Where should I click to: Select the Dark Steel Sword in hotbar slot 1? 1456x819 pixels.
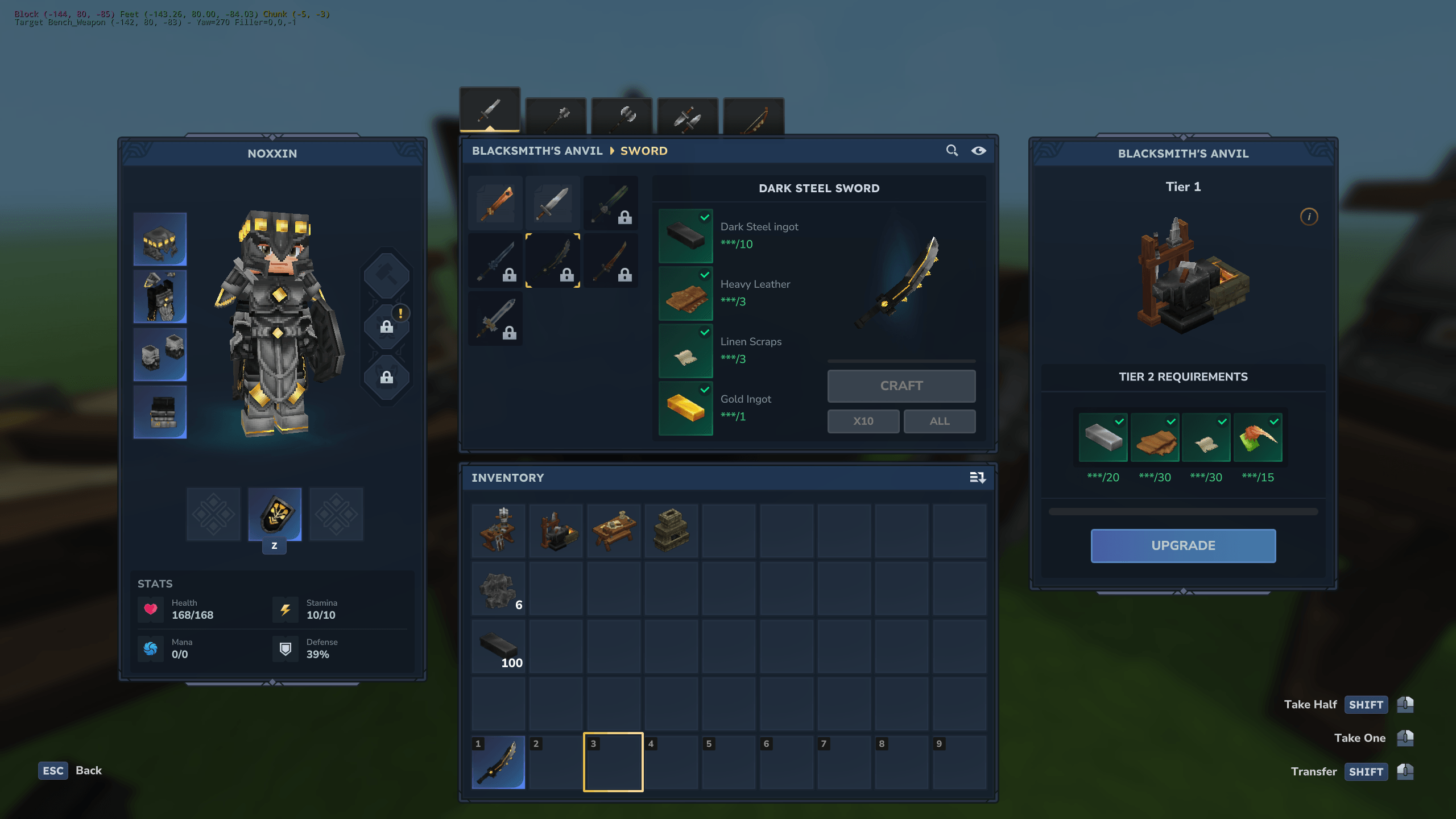[x=499, y=762]
